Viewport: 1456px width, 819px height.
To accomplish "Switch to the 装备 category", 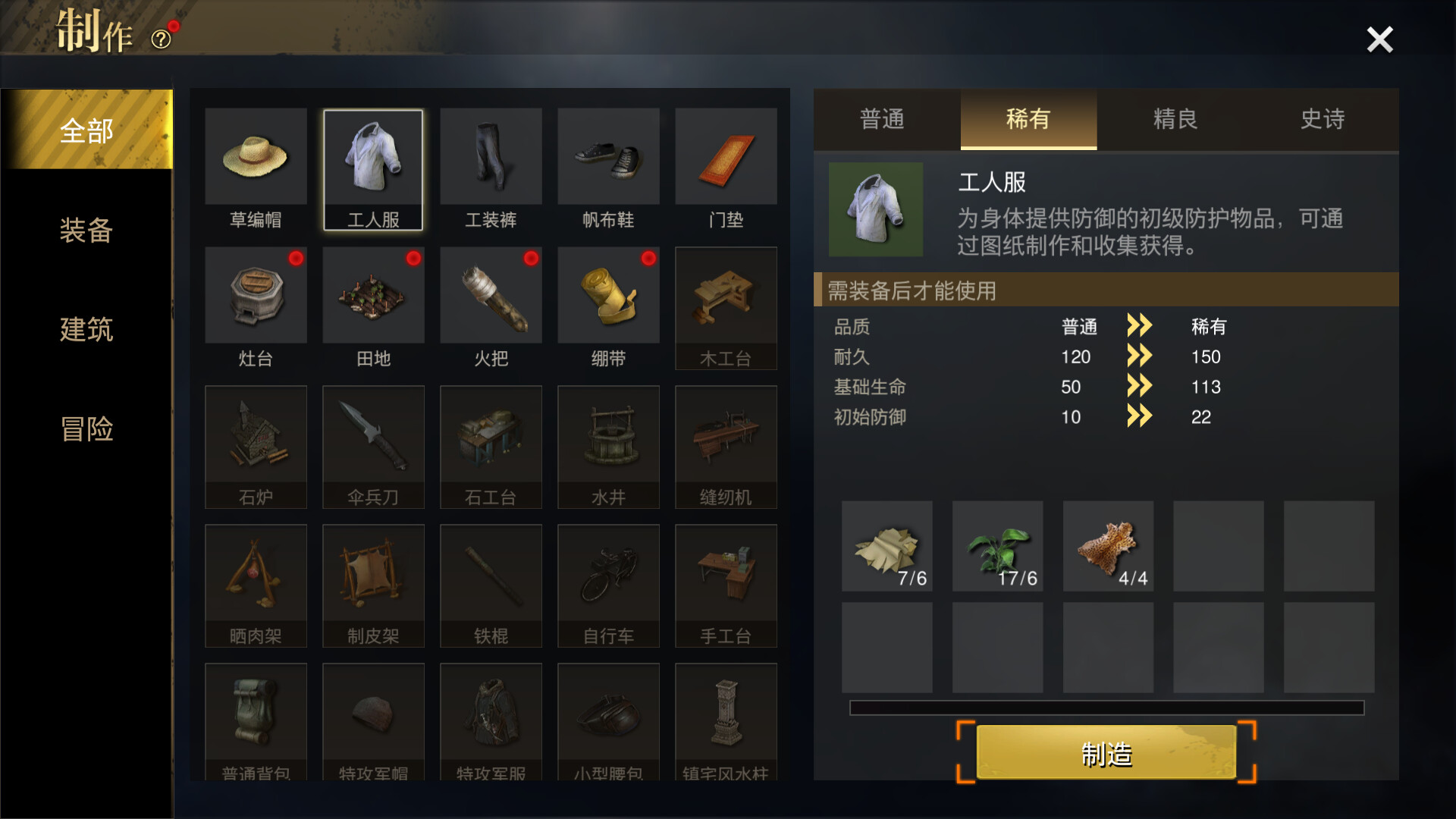I will 86,231.
